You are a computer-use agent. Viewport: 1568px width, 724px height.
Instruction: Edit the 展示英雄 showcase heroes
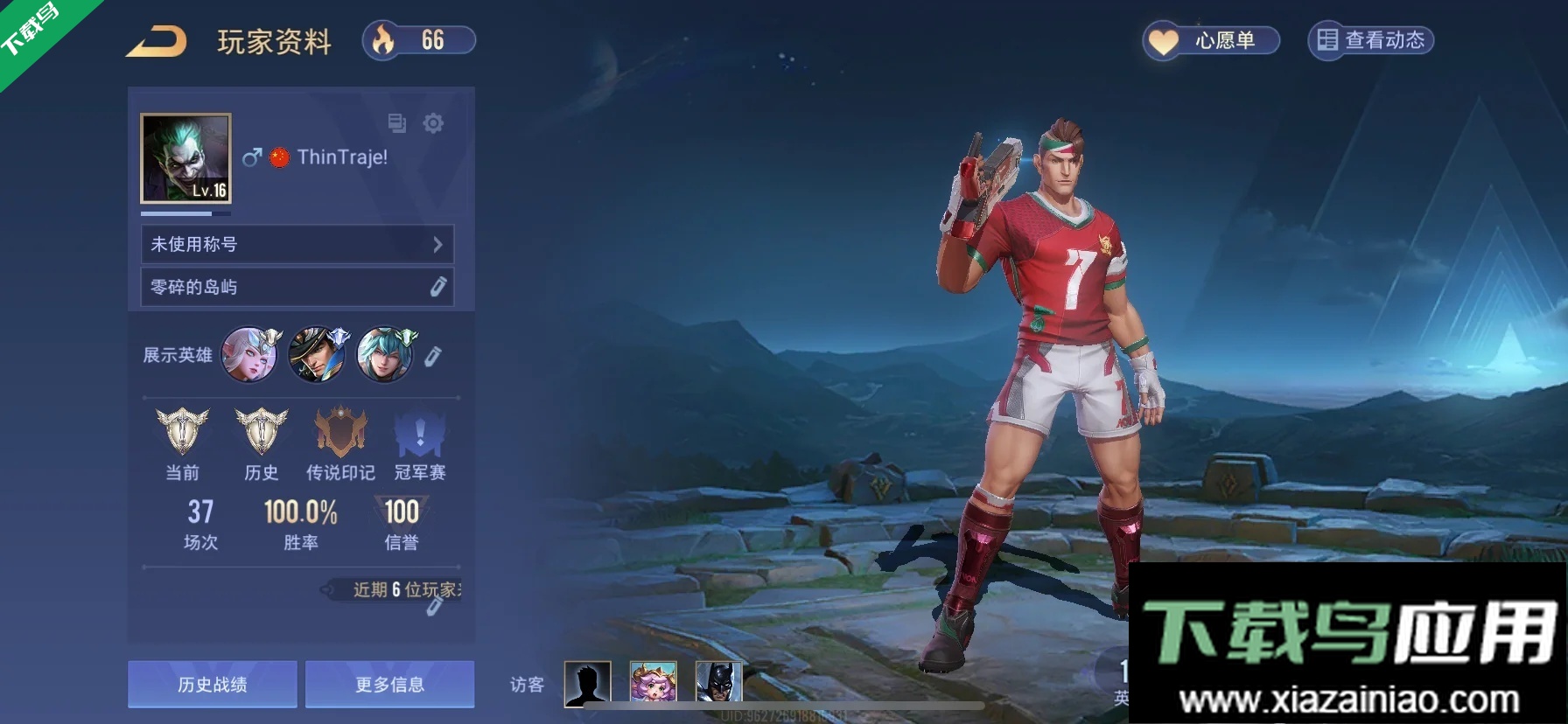pos(433,356)
